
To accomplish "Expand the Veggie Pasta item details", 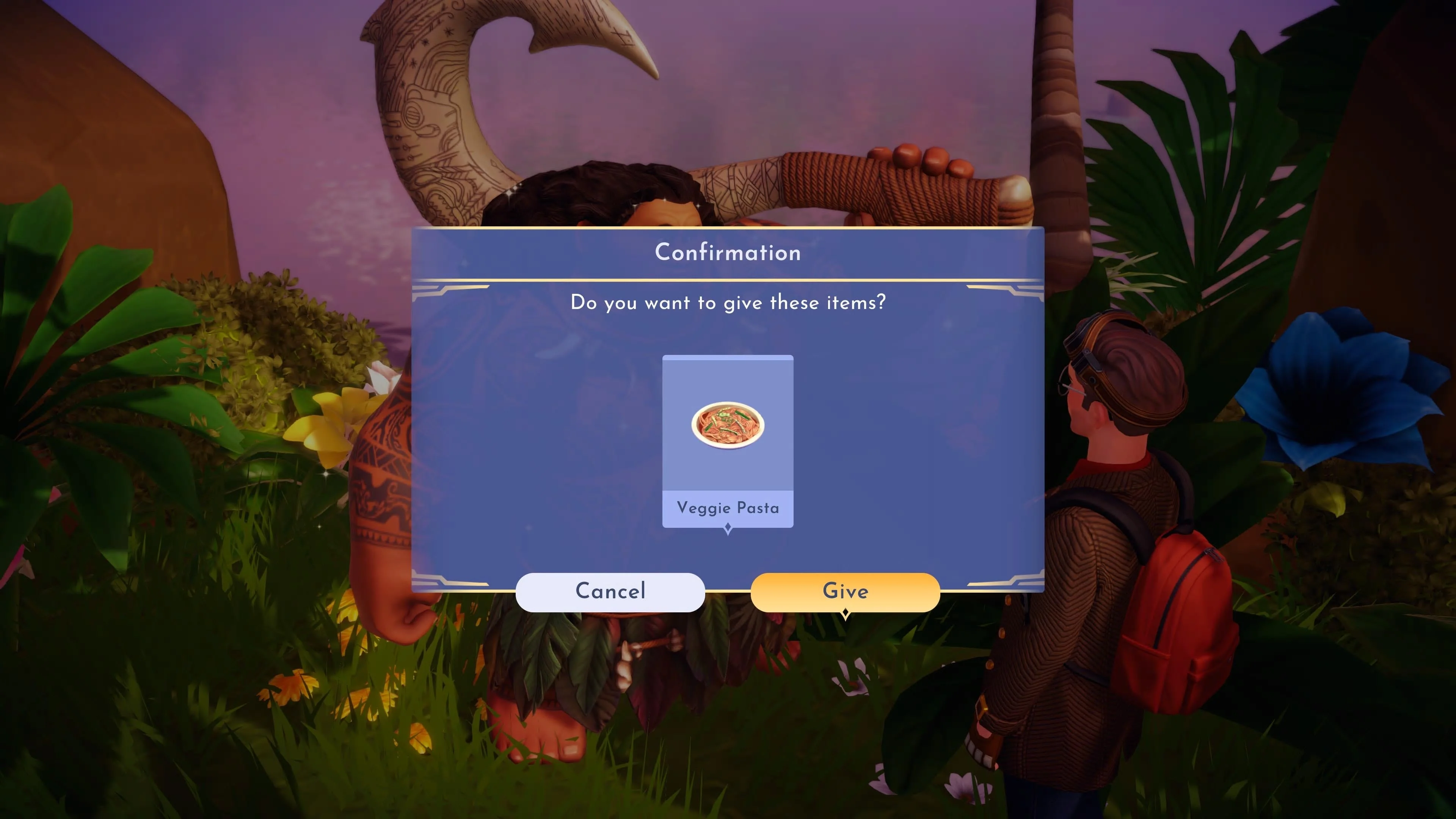I will coord(728,441).
